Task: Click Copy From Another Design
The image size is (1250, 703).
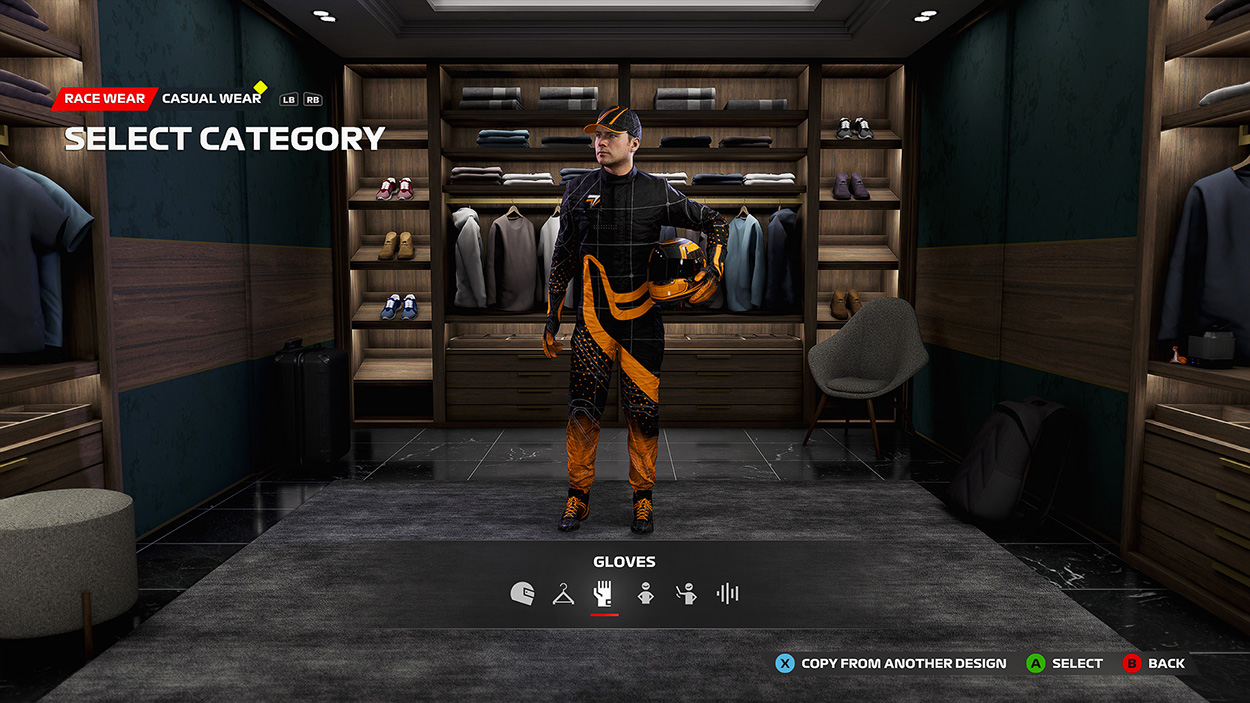Action: tap(892, 663)
